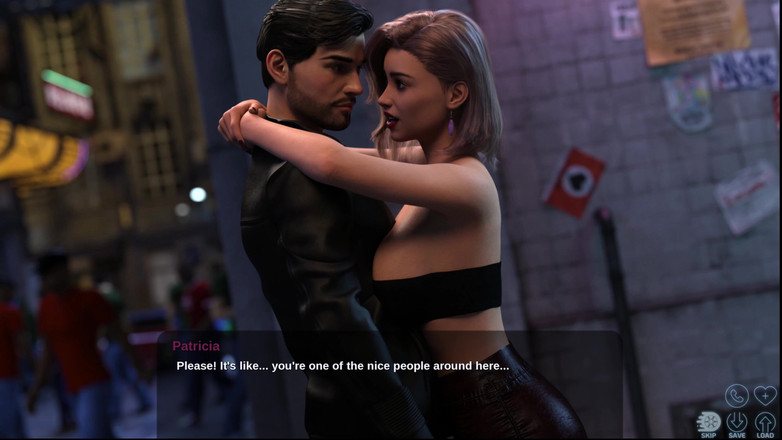782x440 pixels.
Task: Open the phone icon
Action: 737,396
